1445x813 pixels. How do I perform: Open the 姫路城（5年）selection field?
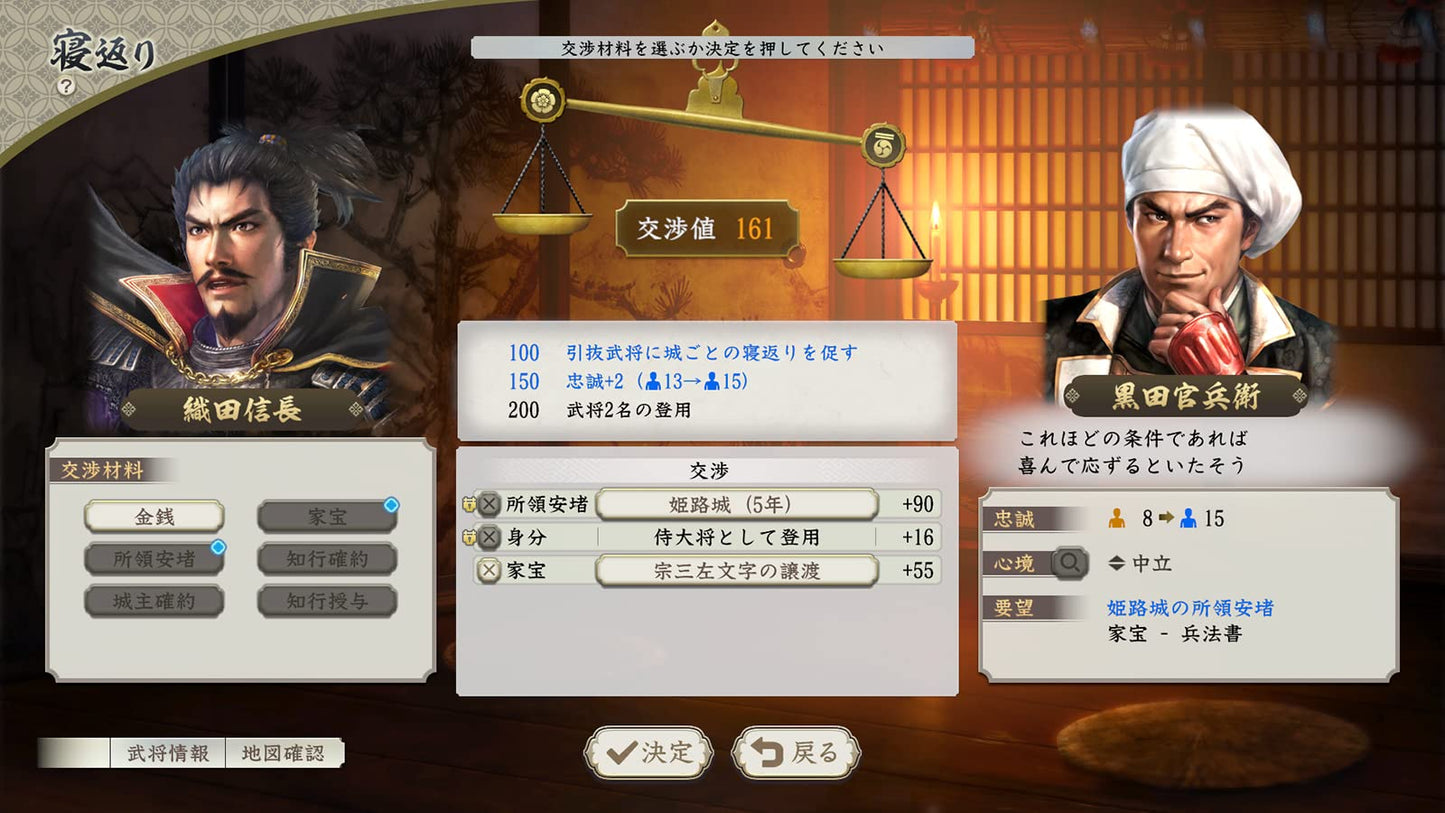point(736,505)
